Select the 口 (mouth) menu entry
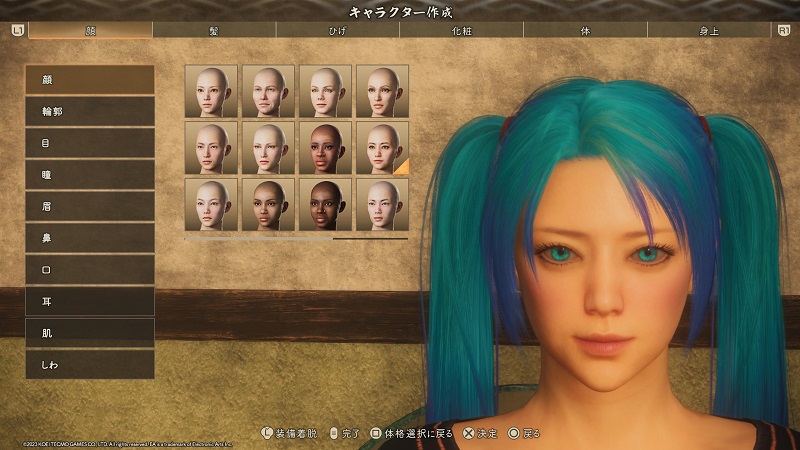 [x=90, y=270]
